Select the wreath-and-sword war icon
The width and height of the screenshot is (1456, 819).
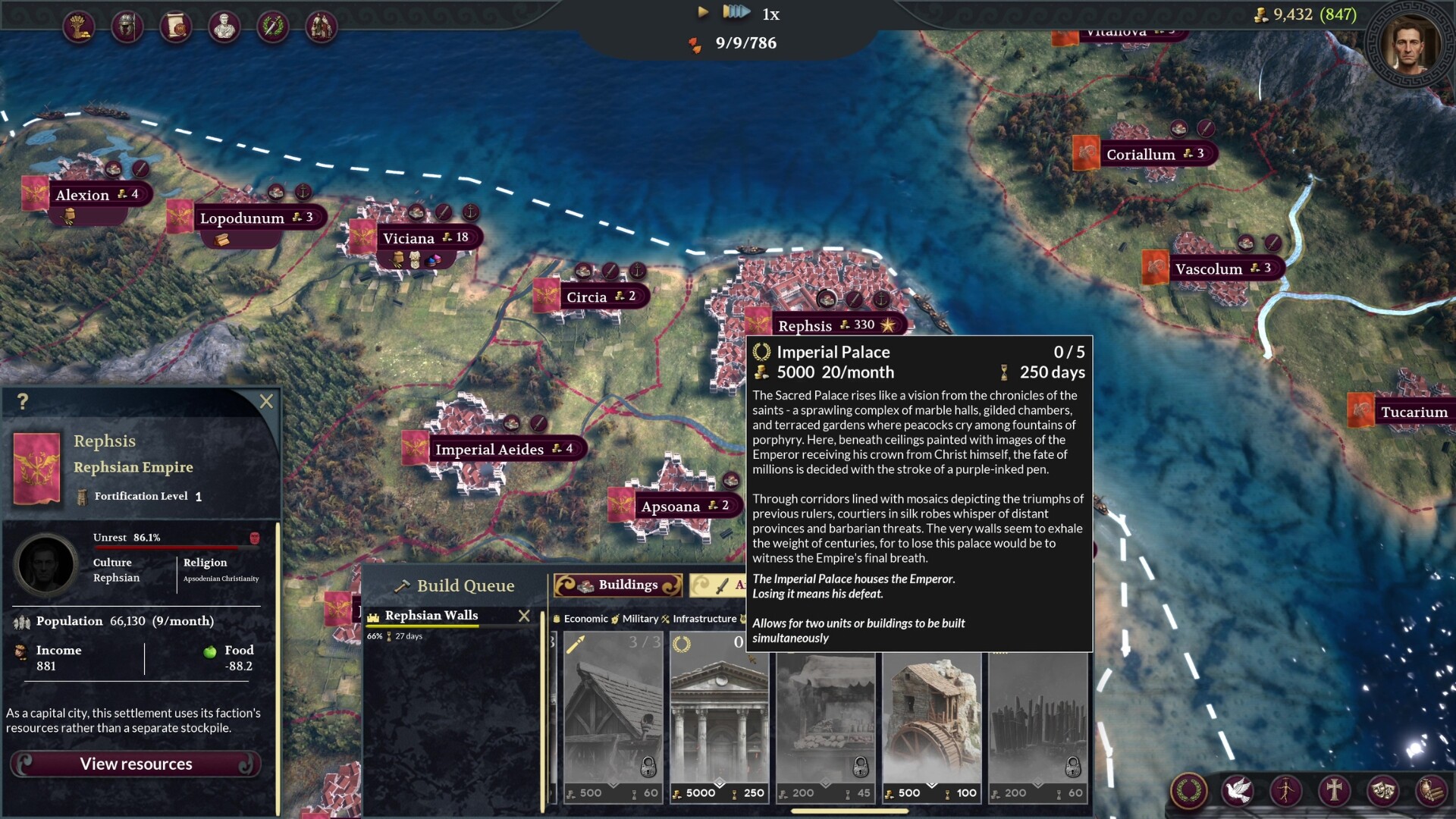[x=273, y=27]
